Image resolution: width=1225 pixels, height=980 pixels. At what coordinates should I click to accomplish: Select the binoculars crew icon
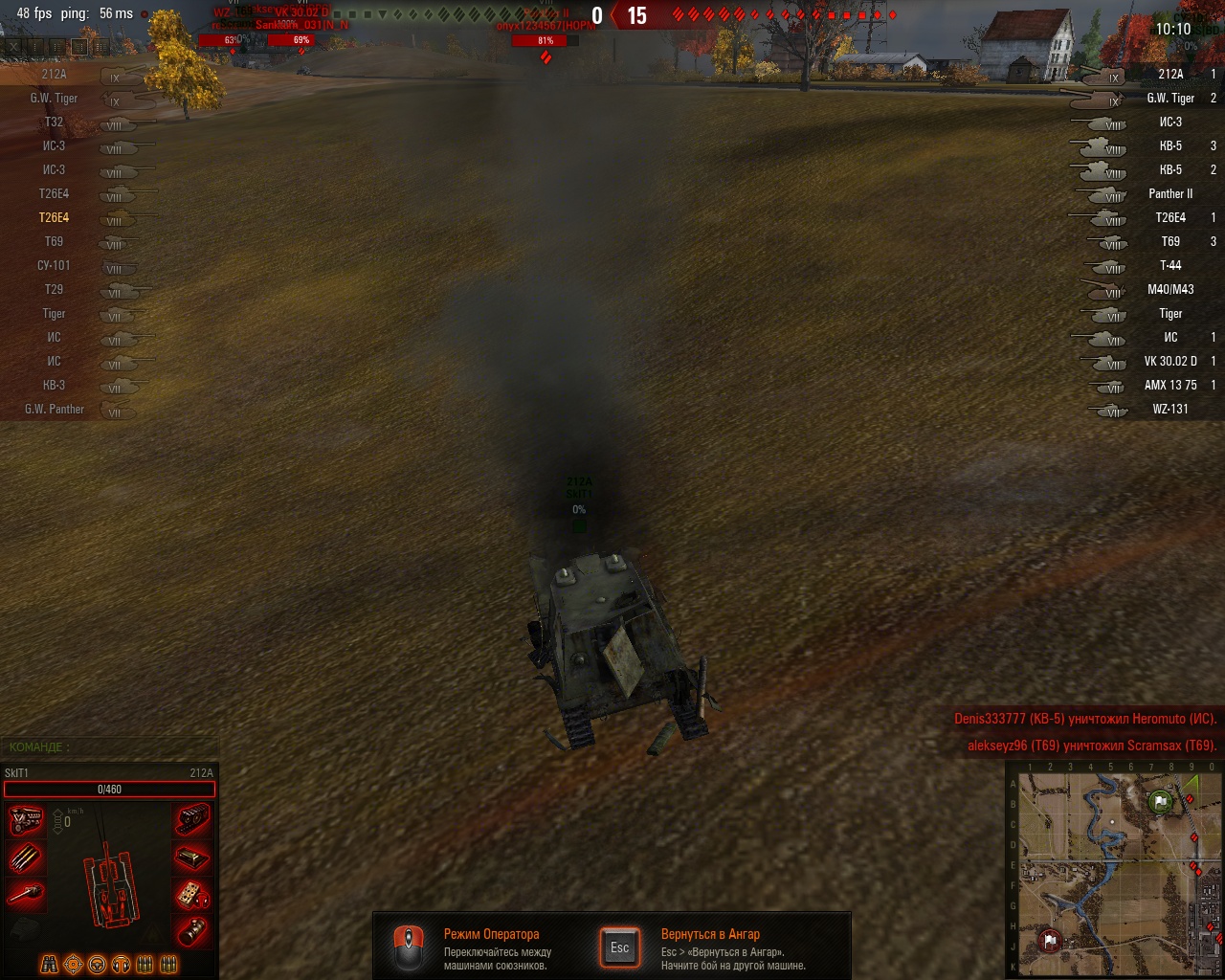(50, 964)
